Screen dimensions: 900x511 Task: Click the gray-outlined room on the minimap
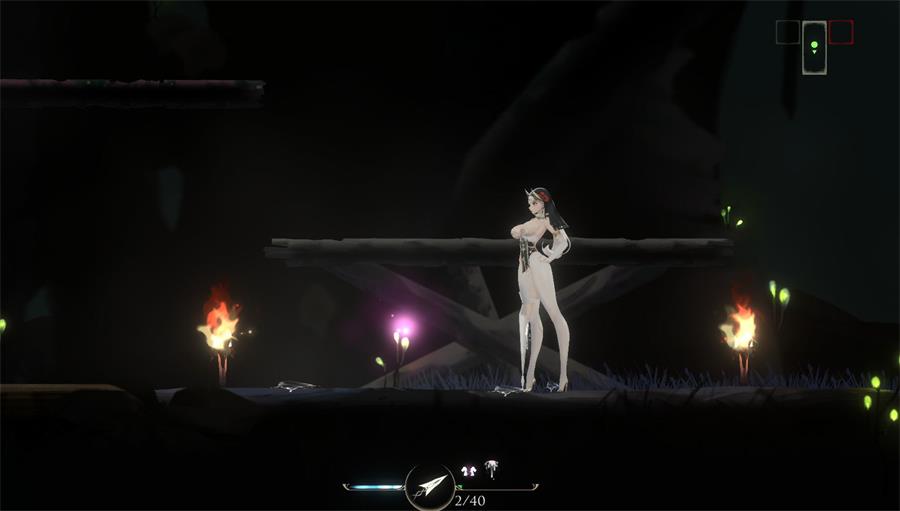coord(787,33)
